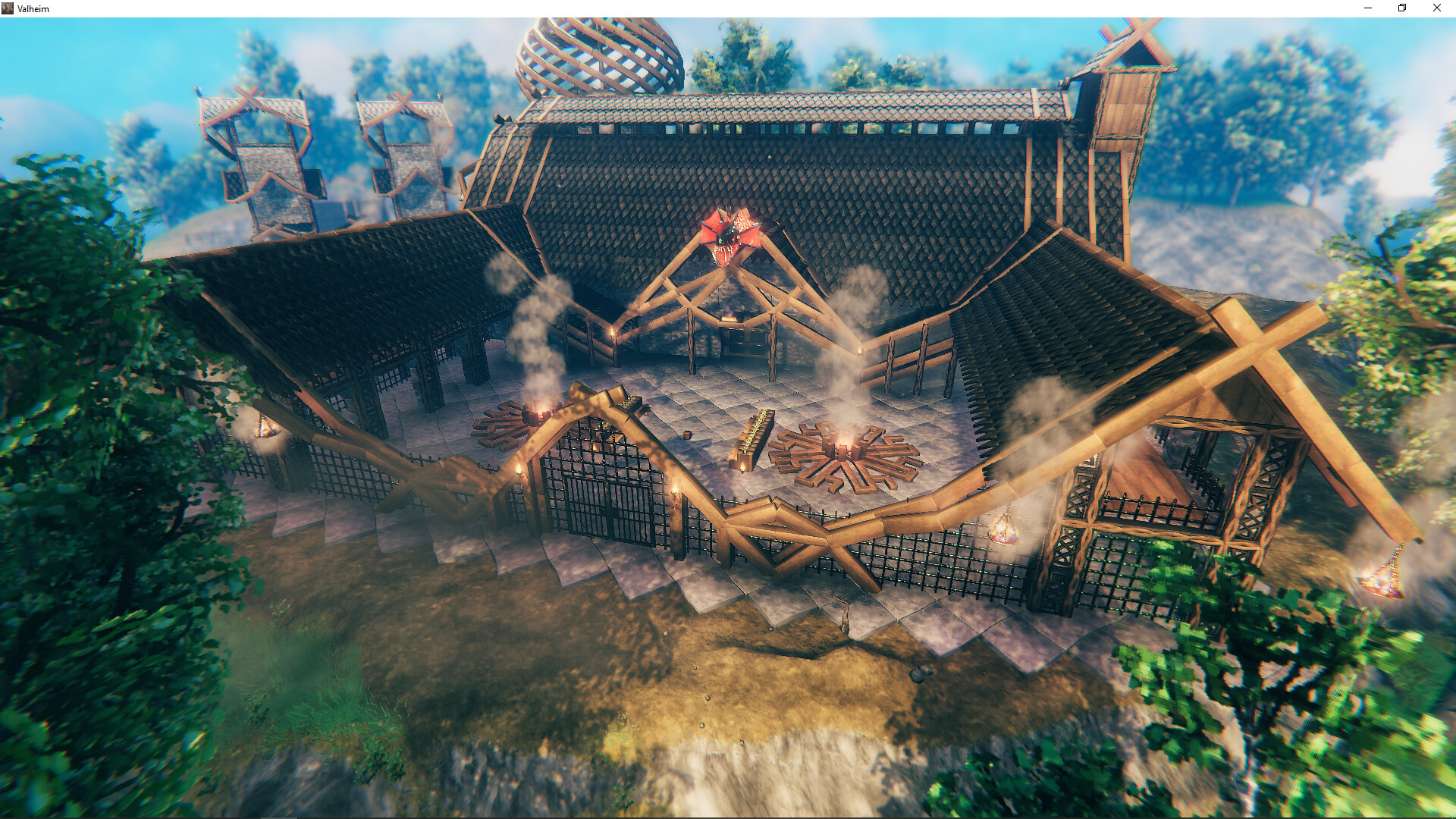The image size is (1456, 819).
Task: Click the Valheim application icon in title bar
Action: [9, 8]
